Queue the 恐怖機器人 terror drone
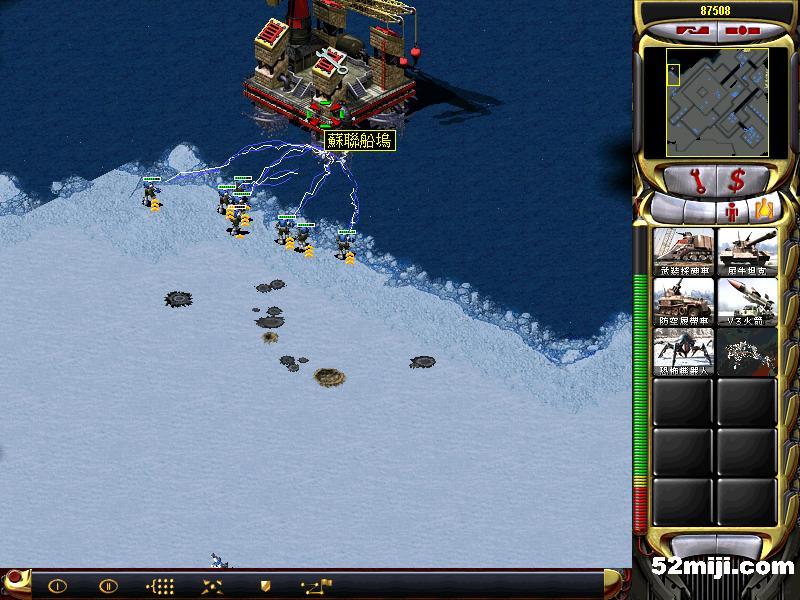The width and height of the screenshot is (800, 600). tap(684, 351)
